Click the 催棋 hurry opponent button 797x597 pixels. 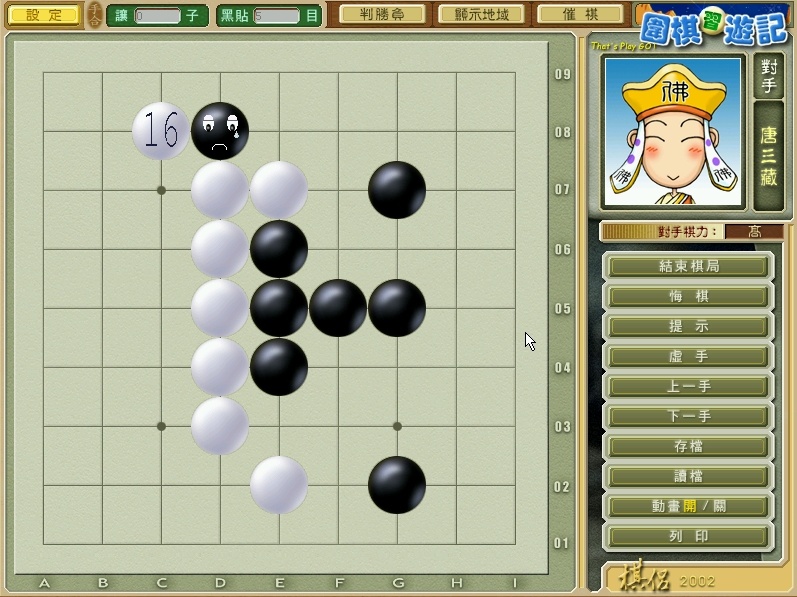tap(580, 15)
